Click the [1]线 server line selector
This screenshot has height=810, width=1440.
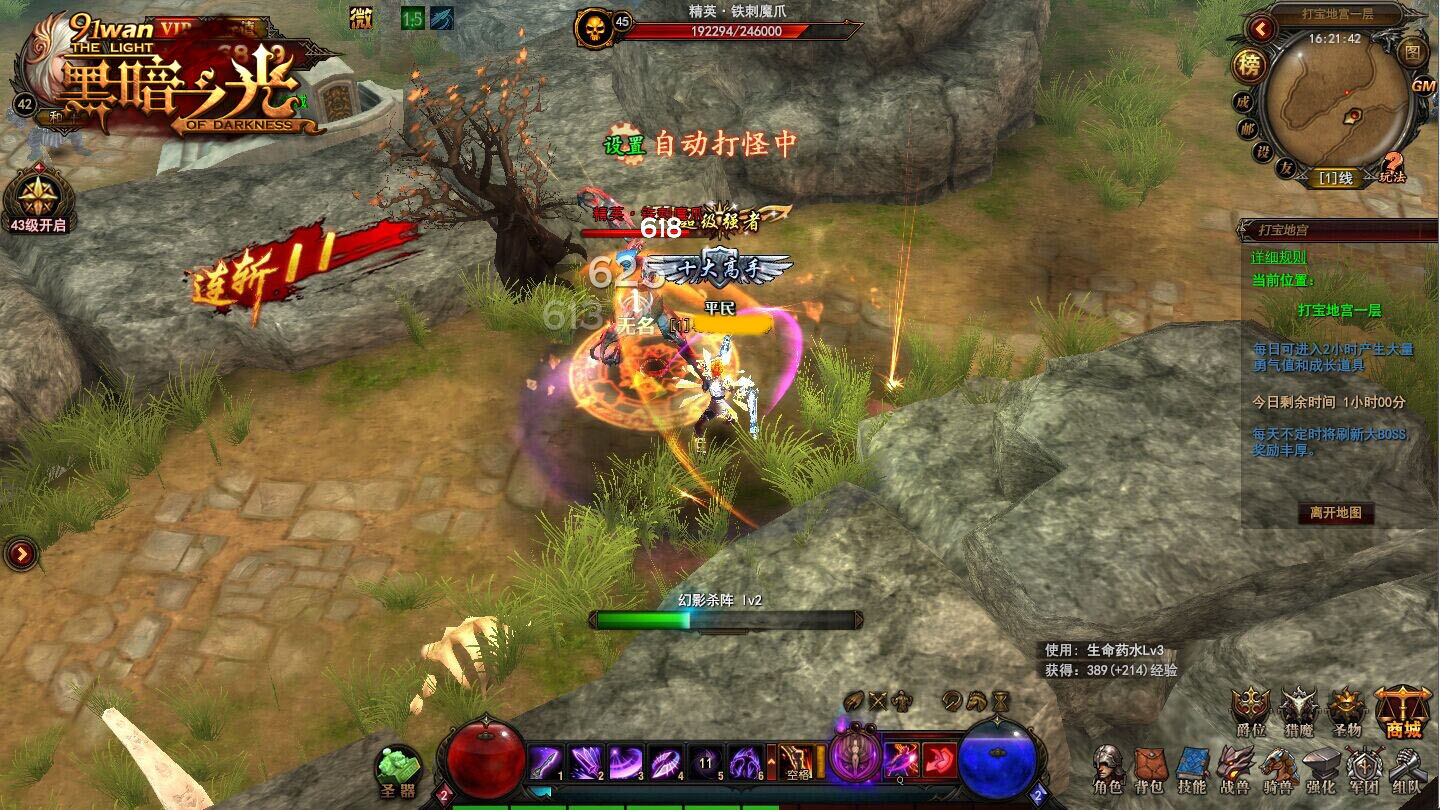point(1335,178)
